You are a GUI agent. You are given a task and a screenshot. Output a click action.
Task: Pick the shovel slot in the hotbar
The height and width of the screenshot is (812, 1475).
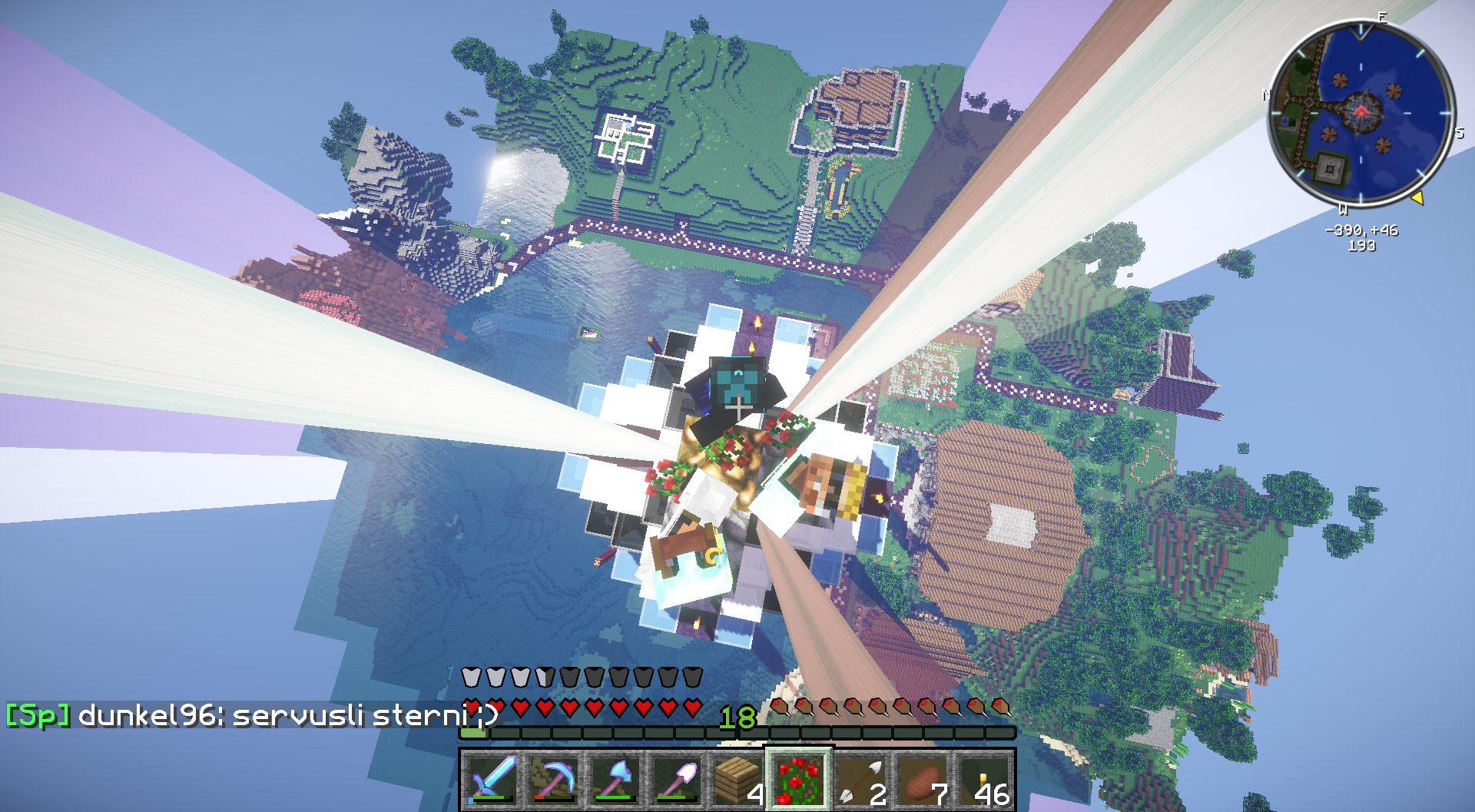[676, 779]
